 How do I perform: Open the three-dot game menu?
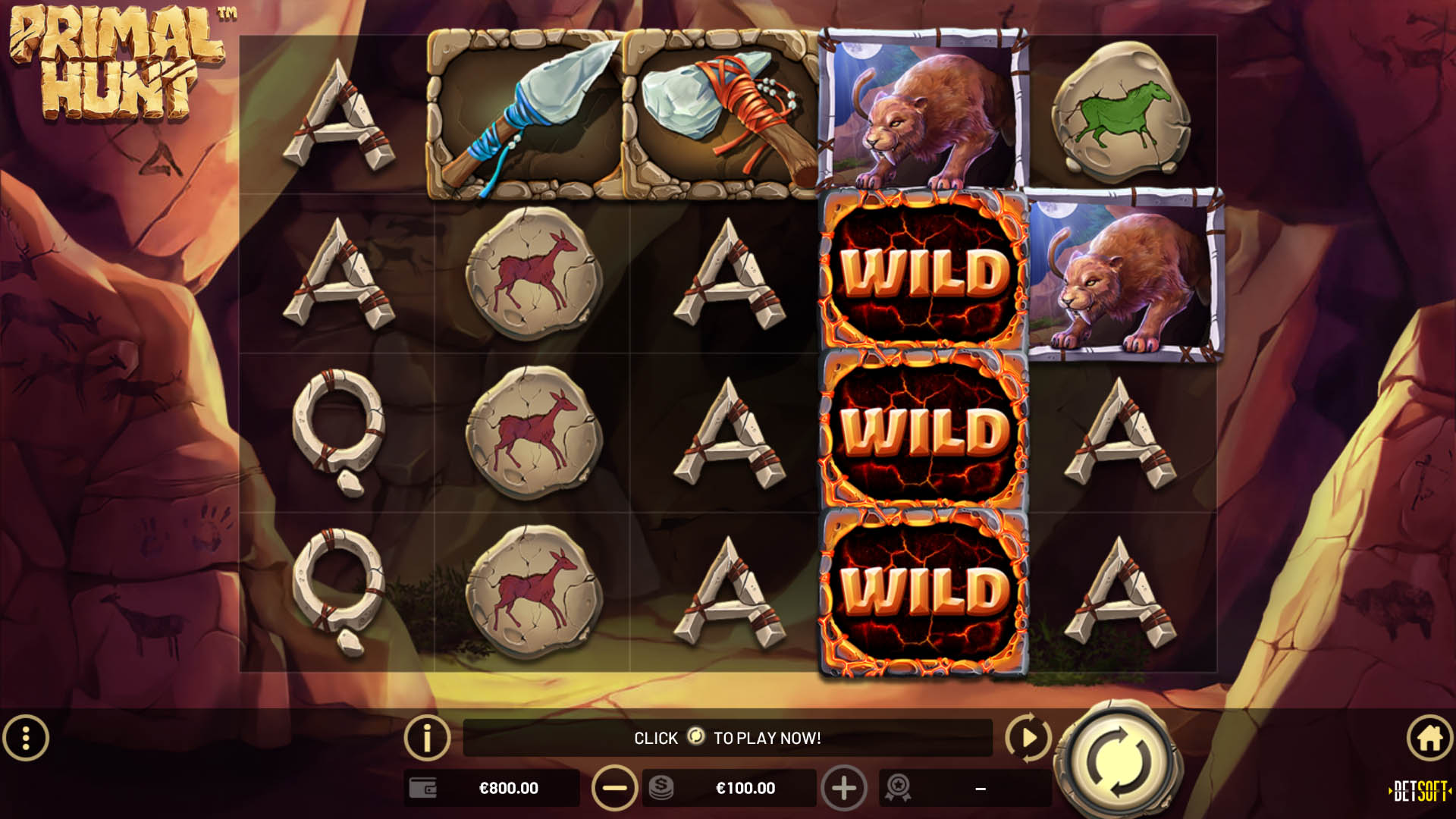25,738
